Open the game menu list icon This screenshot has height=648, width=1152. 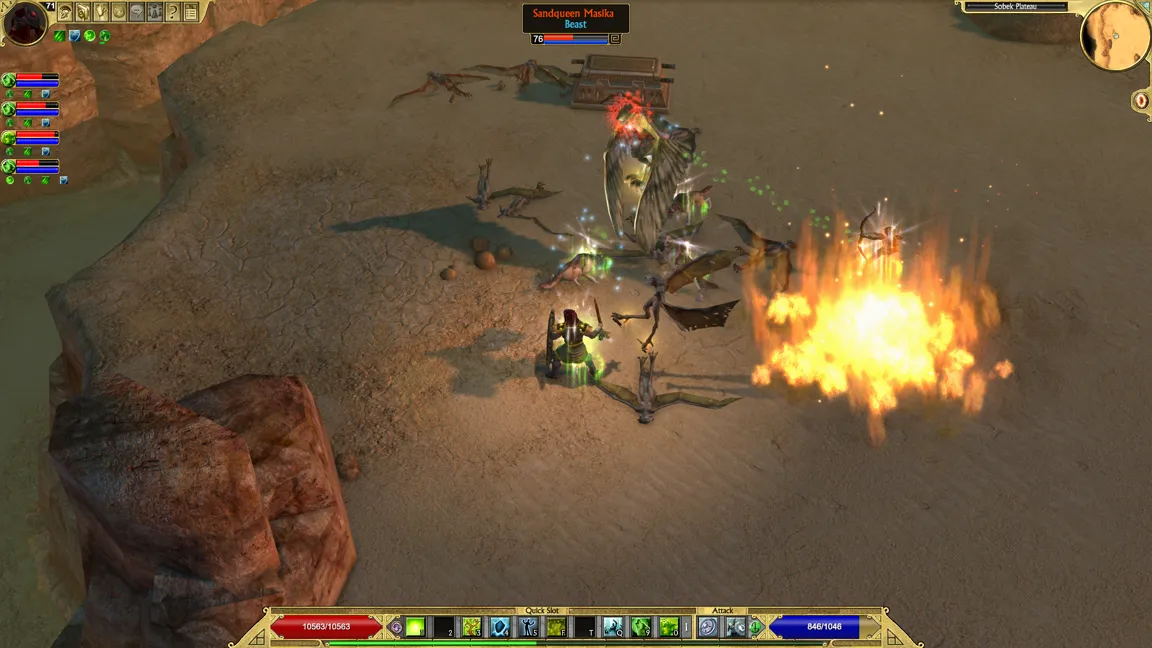pos(191,12)
